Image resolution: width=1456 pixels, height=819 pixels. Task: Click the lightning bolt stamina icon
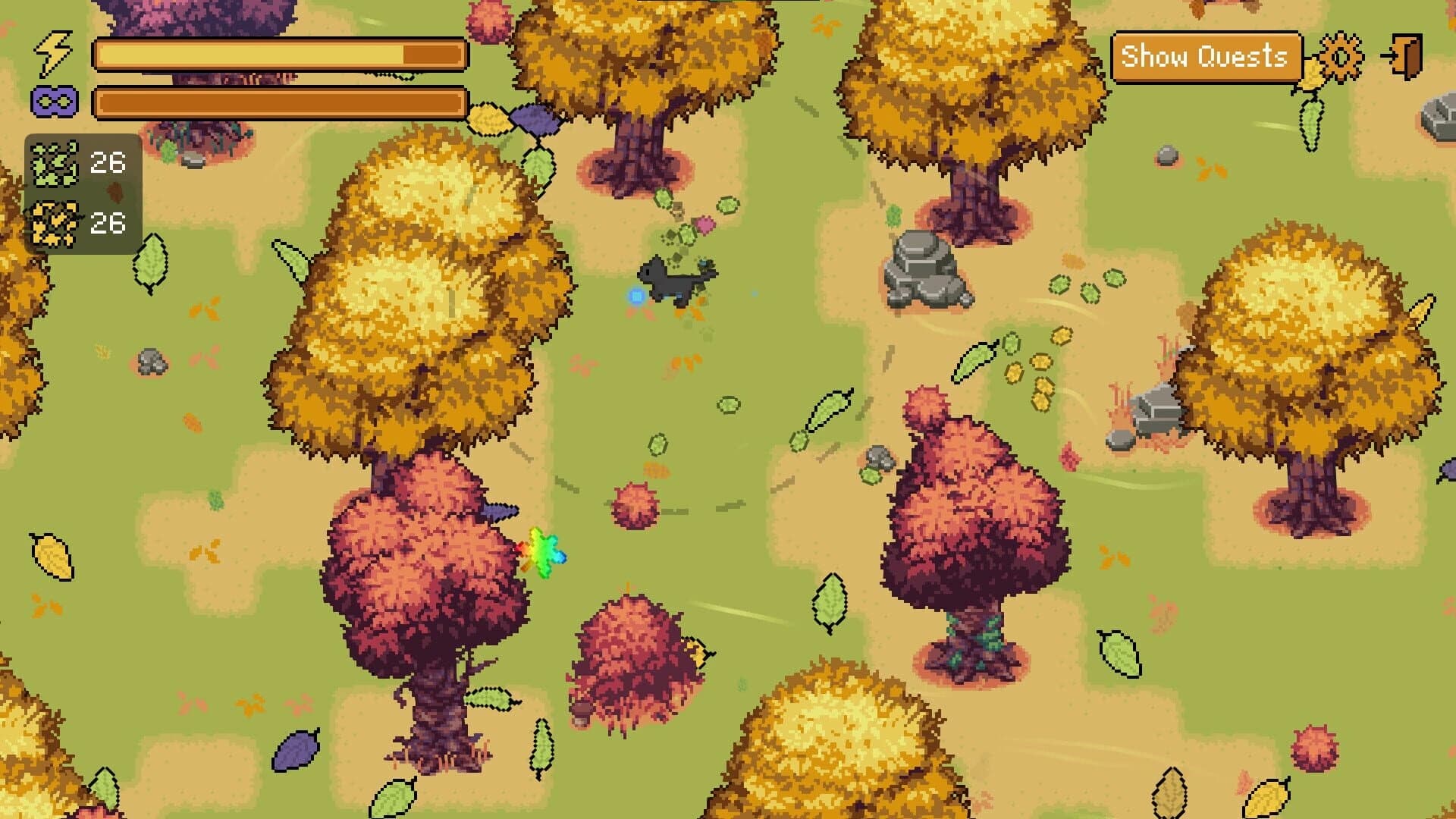[50, 52]
